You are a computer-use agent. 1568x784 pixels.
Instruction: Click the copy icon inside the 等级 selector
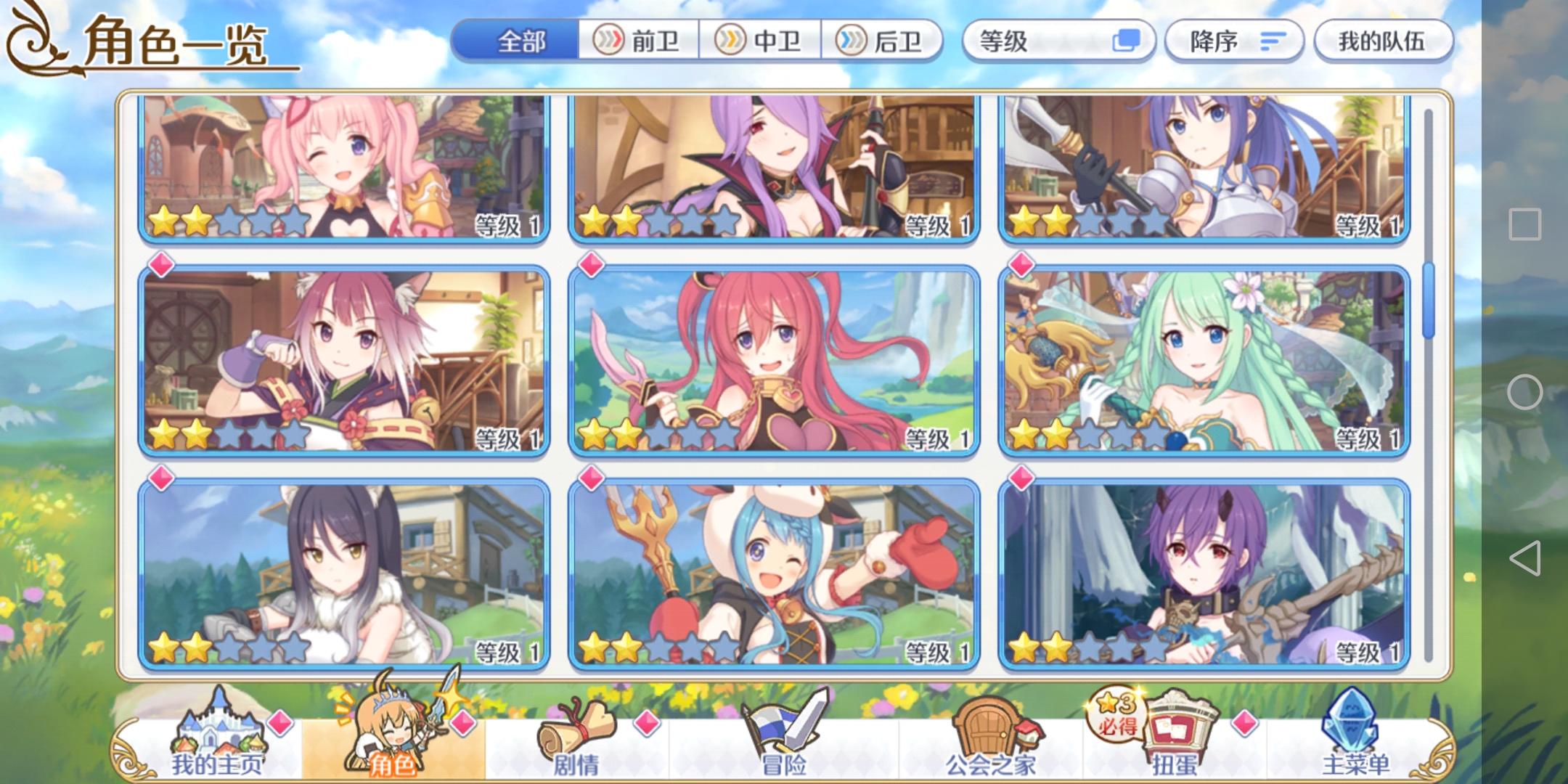click(x=1128, y=41)
